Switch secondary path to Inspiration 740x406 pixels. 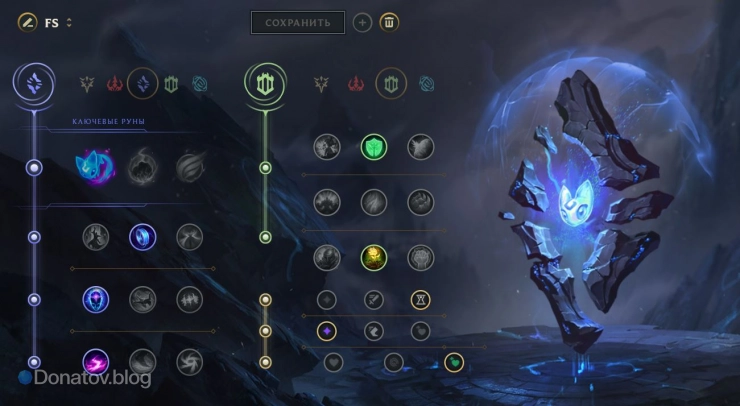click(428, 85)
